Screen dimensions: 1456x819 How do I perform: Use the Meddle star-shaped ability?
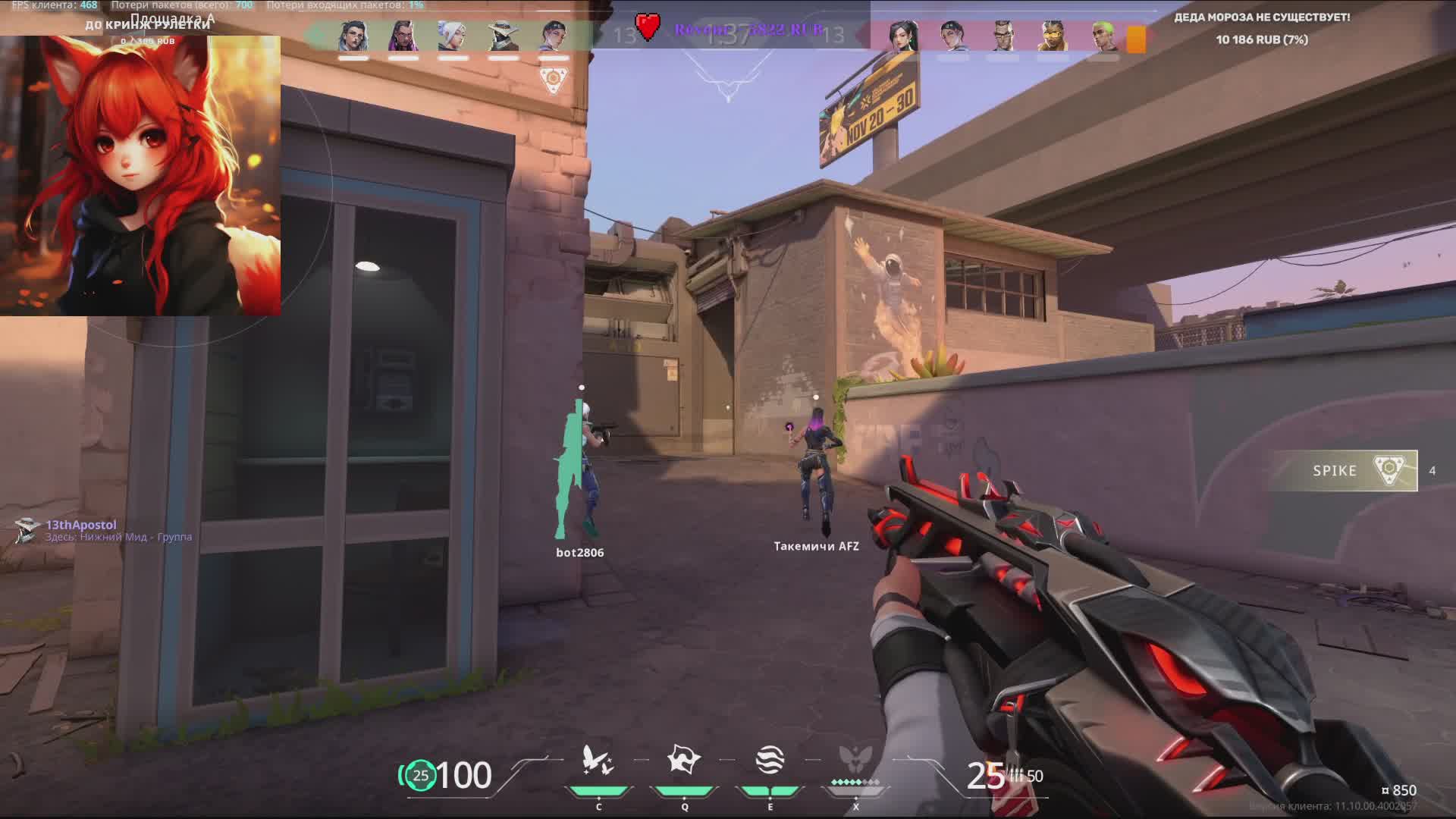click(683, 761)
